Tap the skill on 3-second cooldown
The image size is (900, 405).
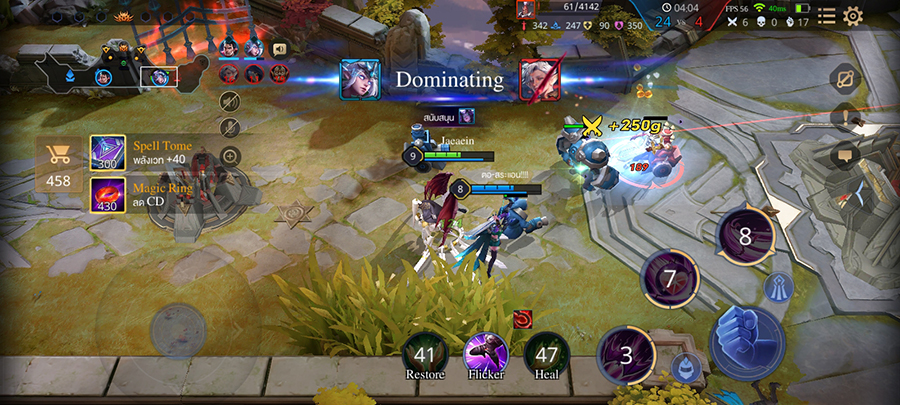[626, 355]
